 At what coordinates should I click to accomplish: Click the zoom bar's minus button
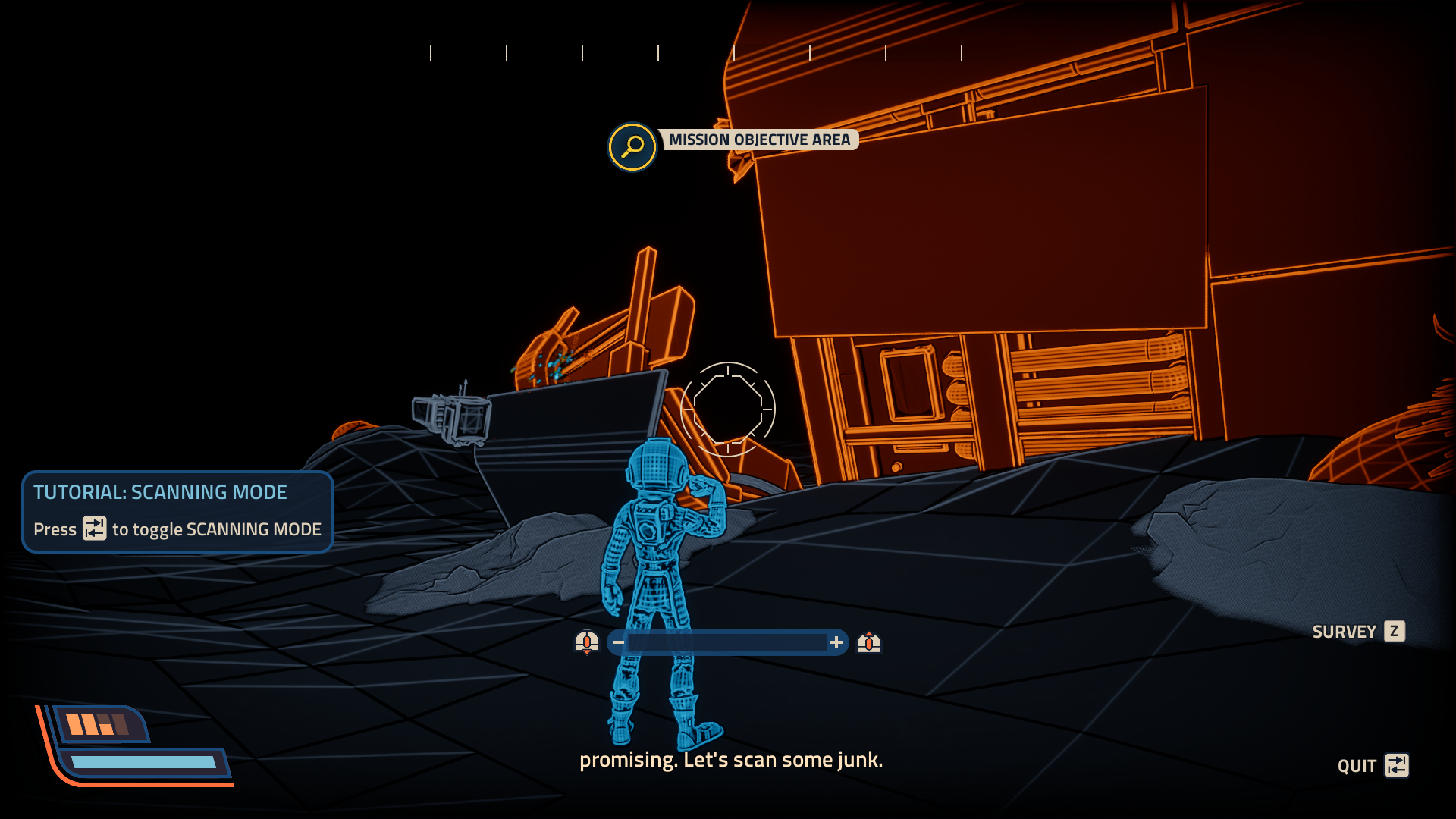tap(619, 643)
